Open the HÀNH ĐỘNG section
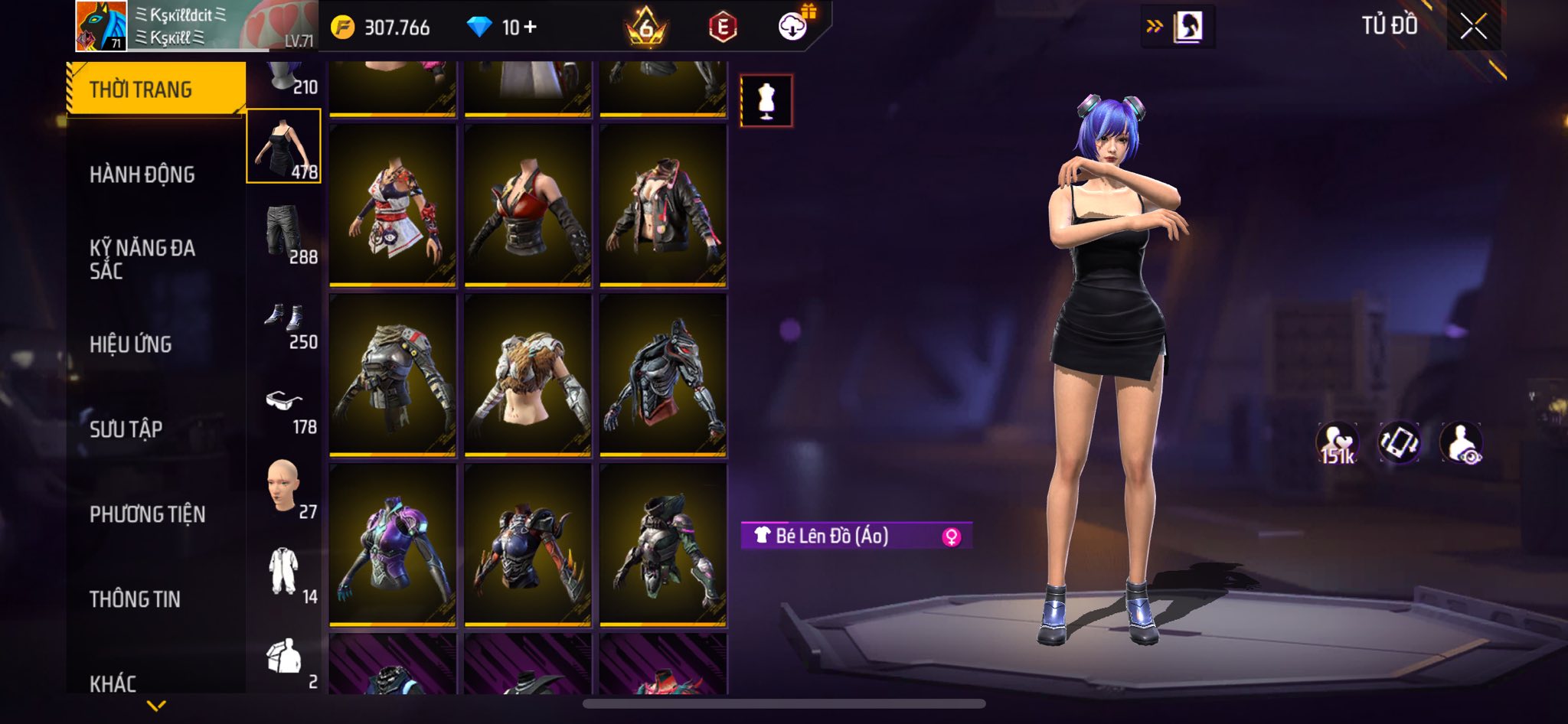 click(x=142, y=174)
